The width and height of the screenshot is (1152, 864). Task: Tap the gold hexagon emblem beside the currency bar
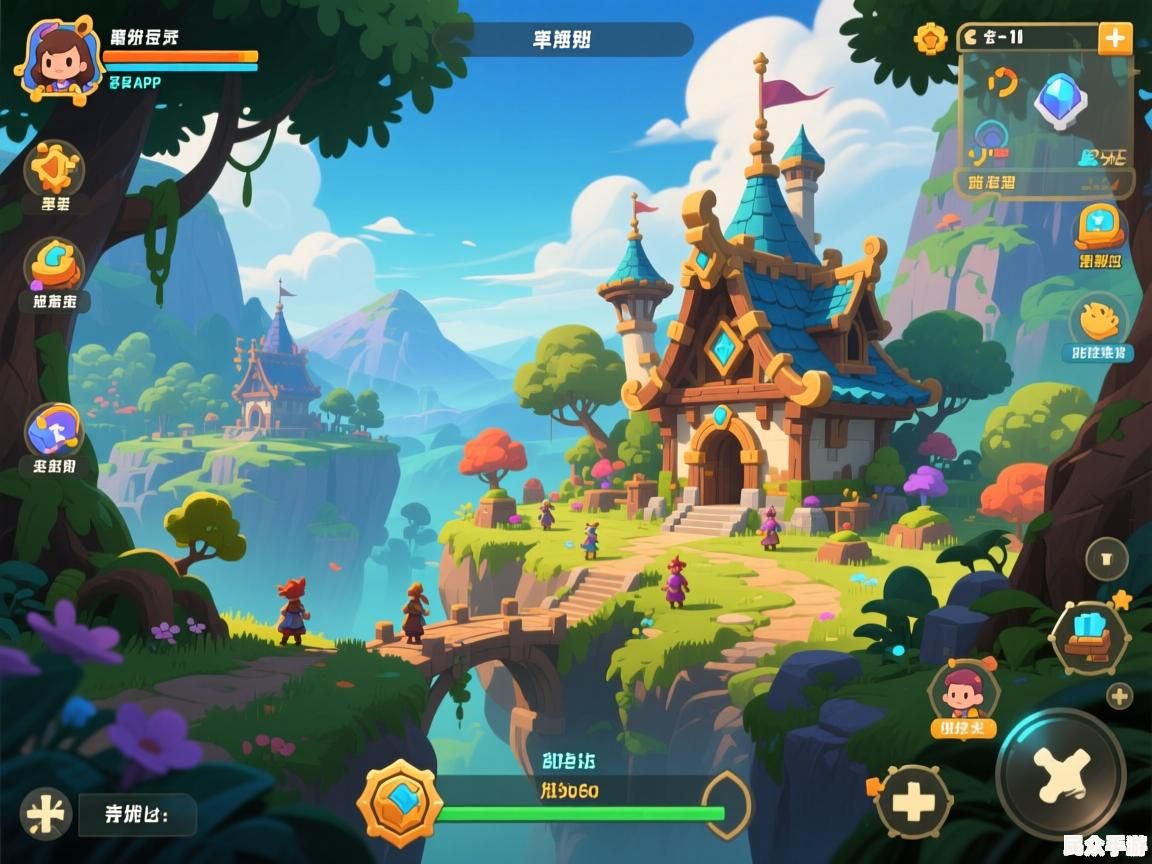pyautogui.click(x=930, y=39)
